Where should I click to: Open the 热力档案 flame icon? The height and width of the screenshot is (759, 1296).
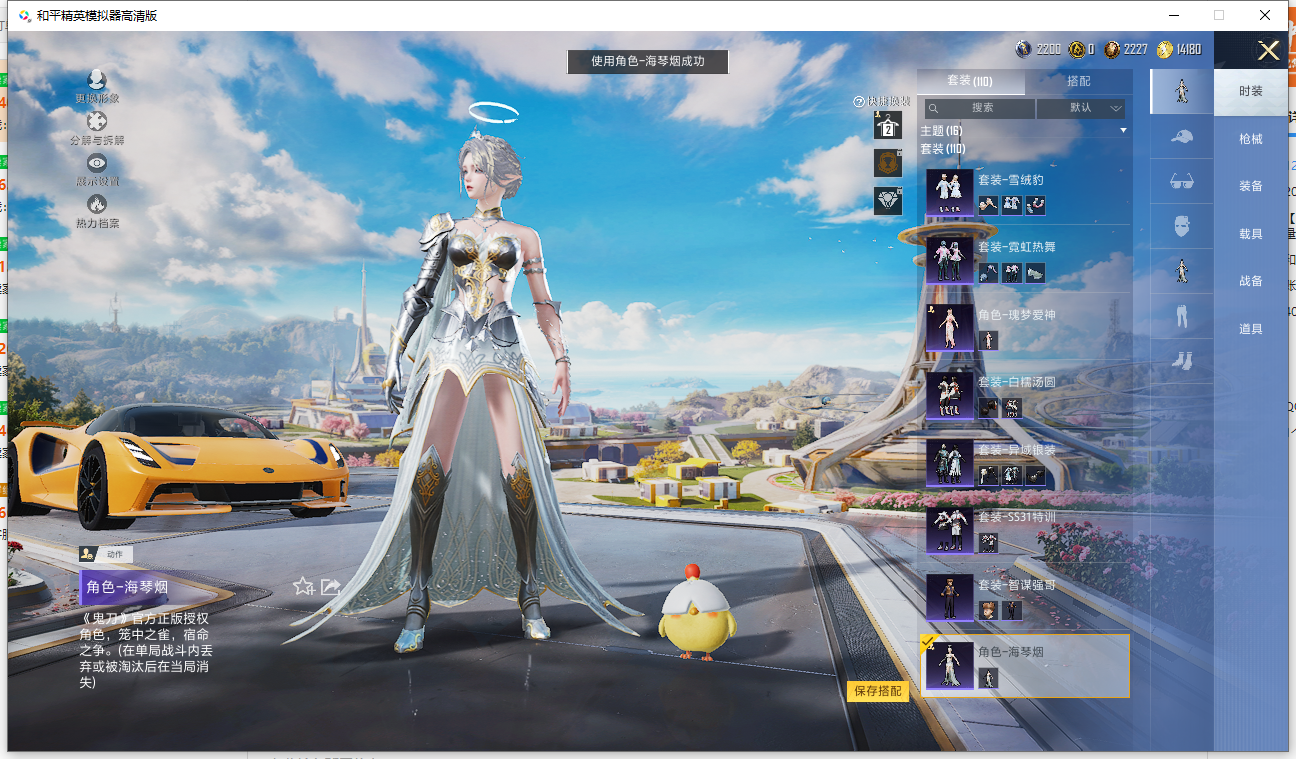point(97,211)
